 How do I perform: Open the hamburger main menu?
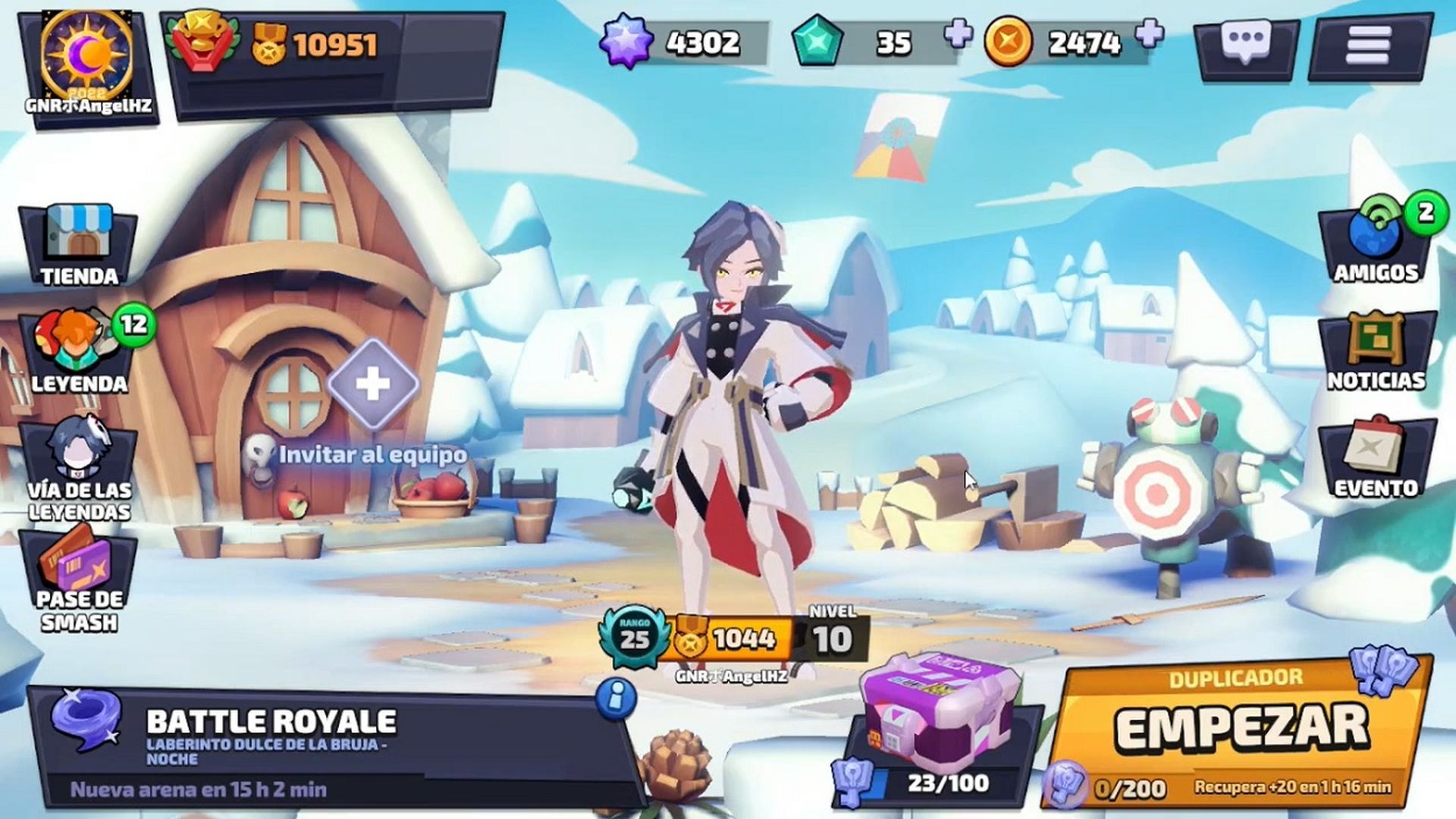(x=1367, y=46)
